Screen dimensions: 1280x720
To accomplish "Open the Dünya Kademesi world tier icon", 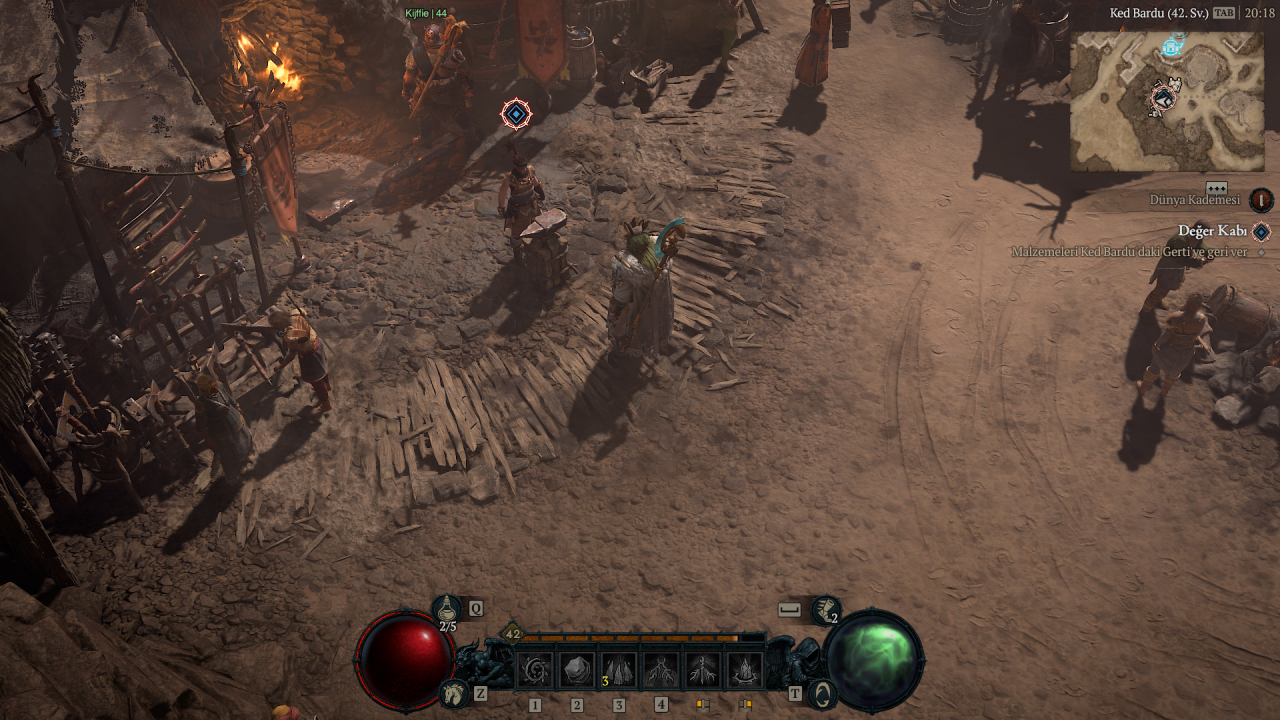I will point(1261,199).
